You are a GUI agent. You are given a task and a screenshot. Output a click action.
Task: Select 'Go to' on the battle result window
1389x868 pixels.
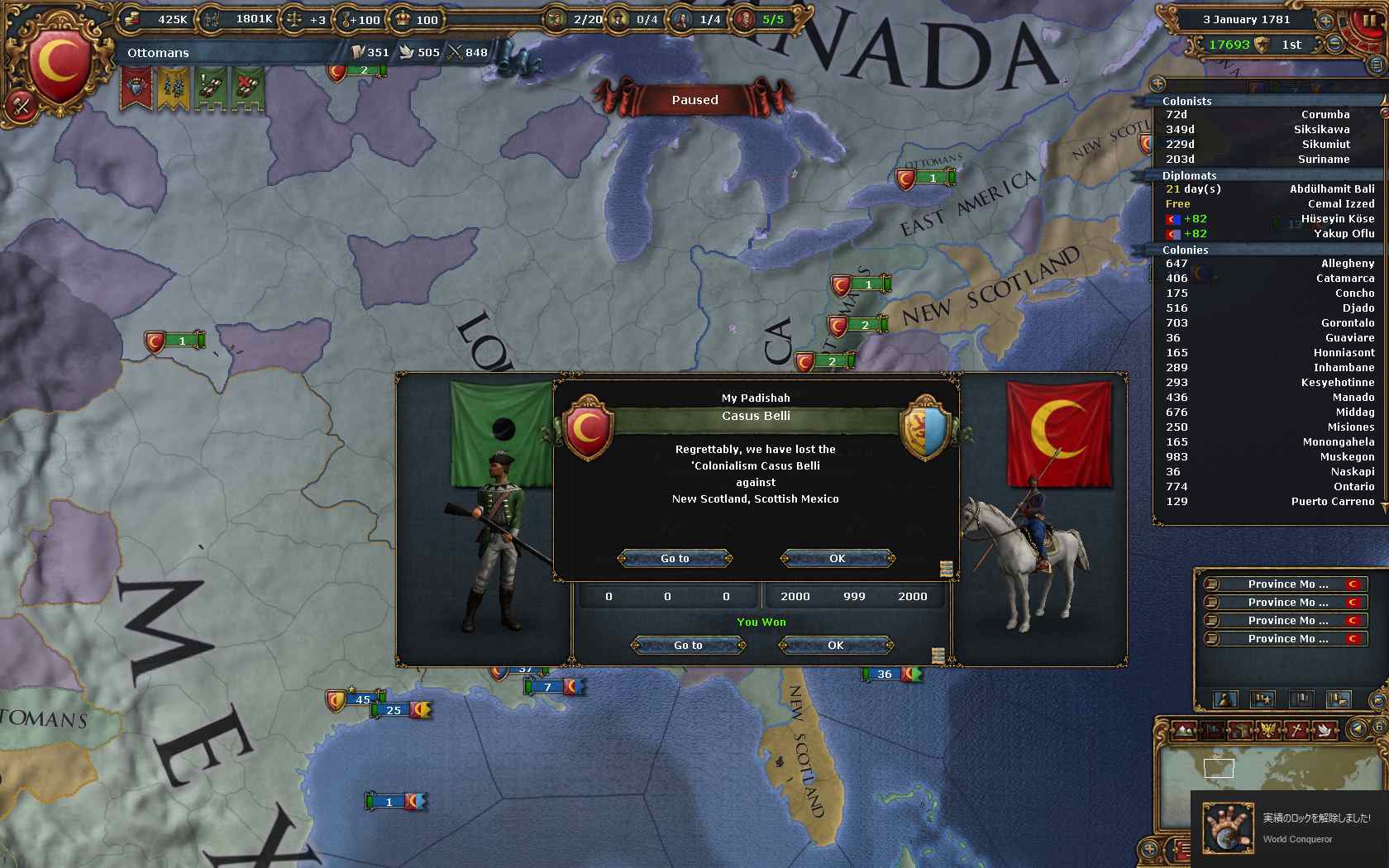click(687, 646)
